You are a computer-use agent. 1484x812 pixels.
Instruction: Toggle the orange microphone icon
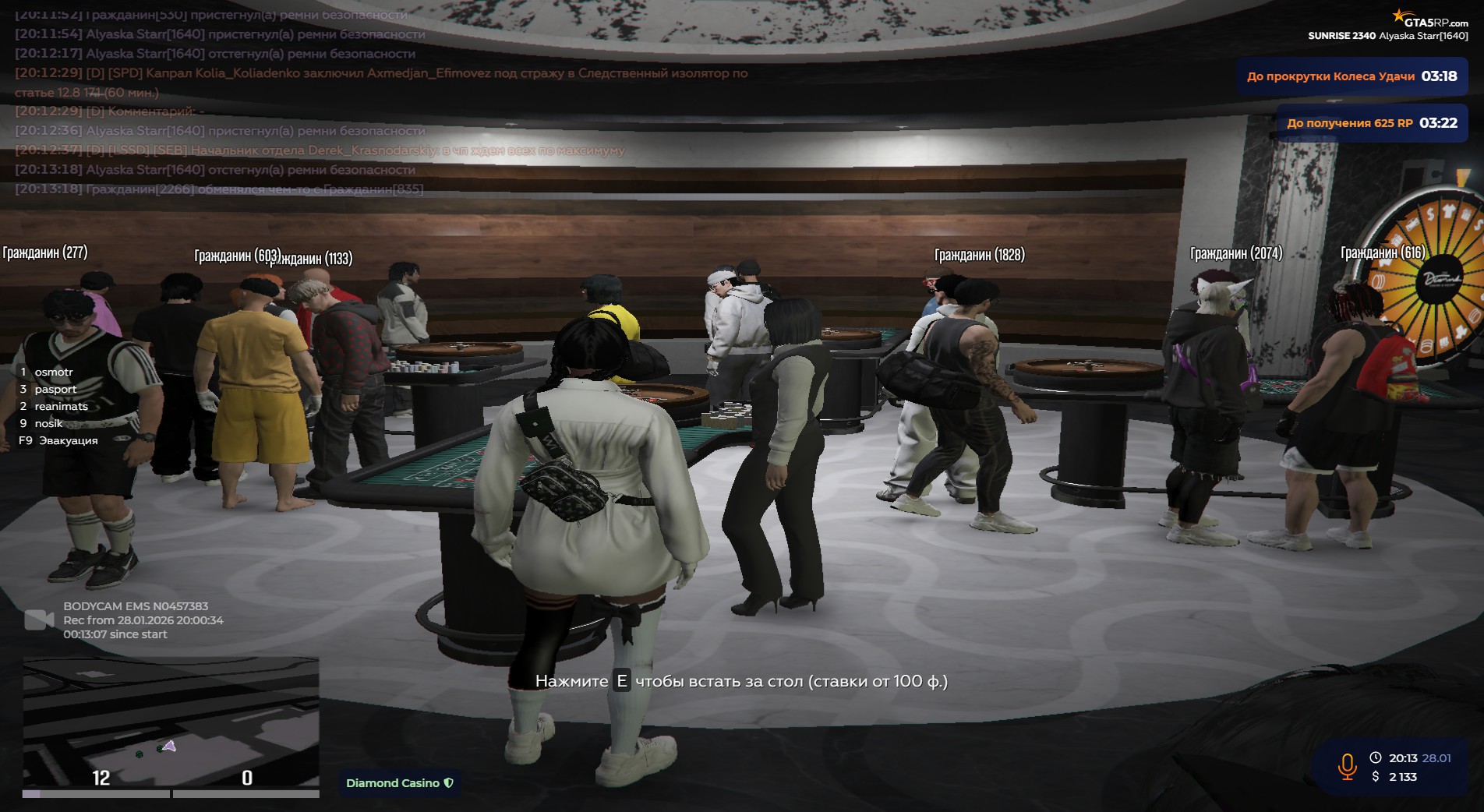1347,767
